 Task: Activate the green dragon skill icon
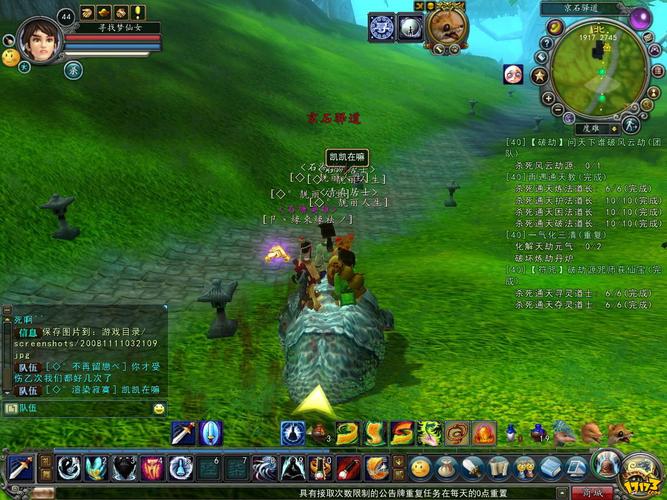(429, 433)
